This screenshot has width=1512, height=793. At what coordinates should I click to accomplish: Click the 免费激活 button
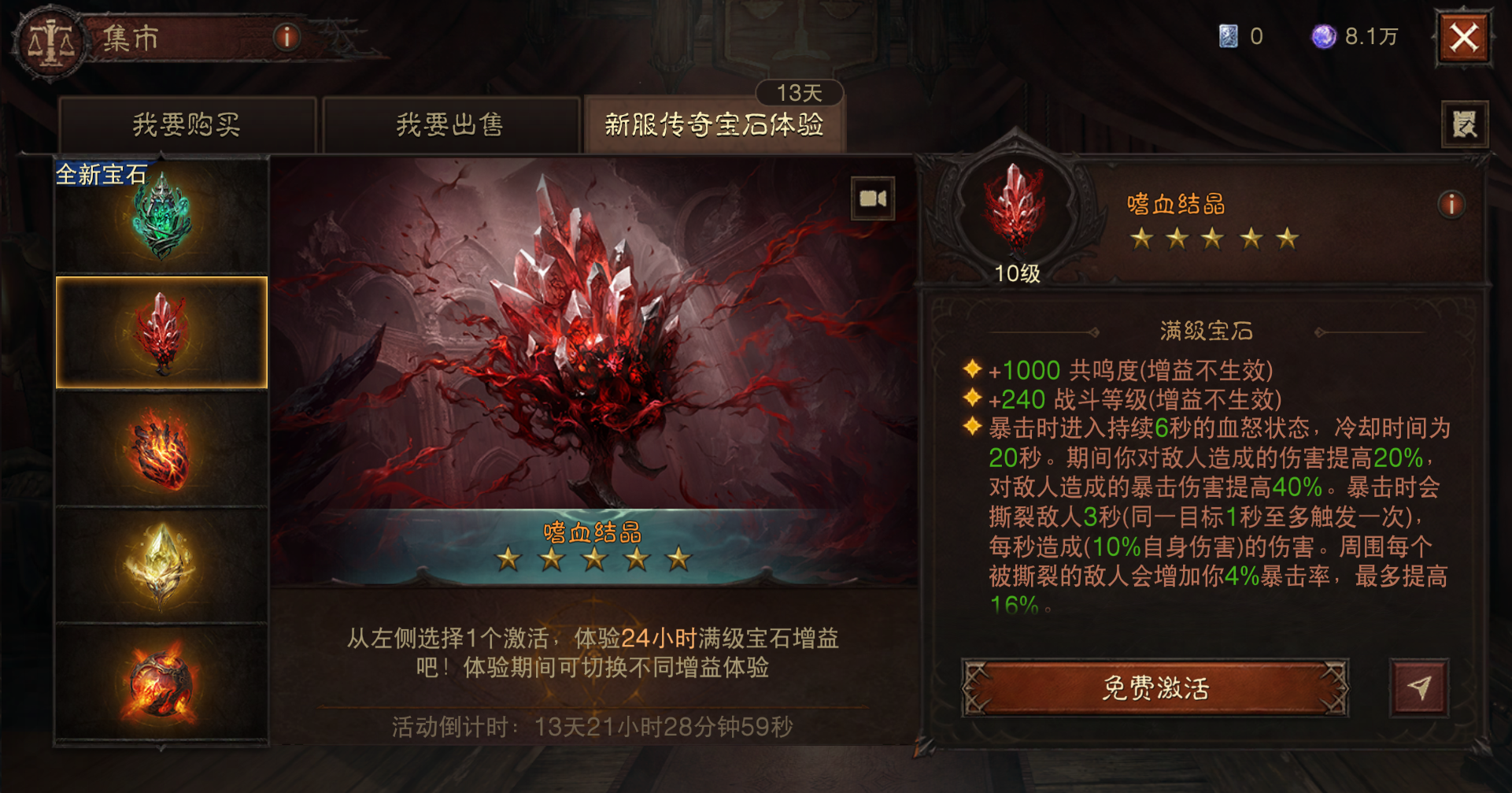click(x=1155, y=688)
